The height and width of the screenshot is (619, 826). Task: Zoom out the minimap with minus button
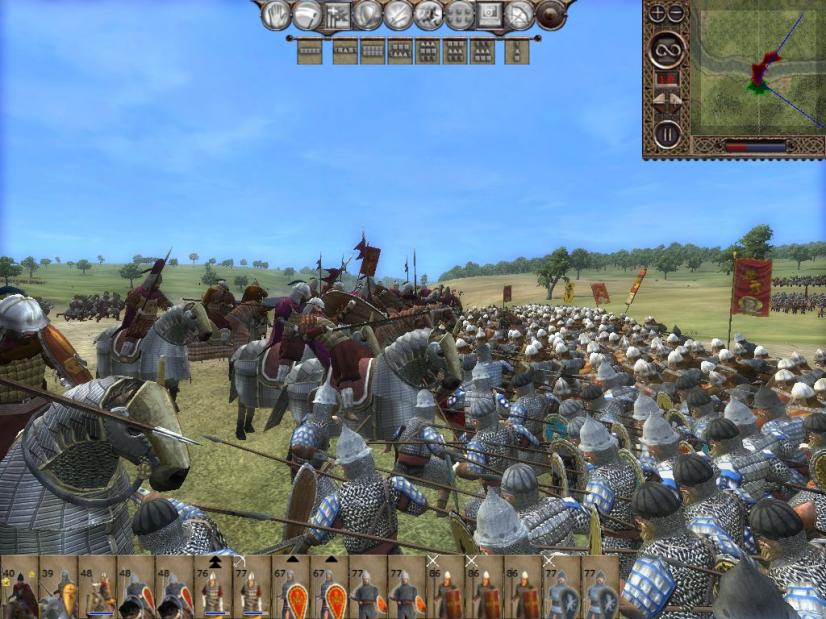pos(675,14)
